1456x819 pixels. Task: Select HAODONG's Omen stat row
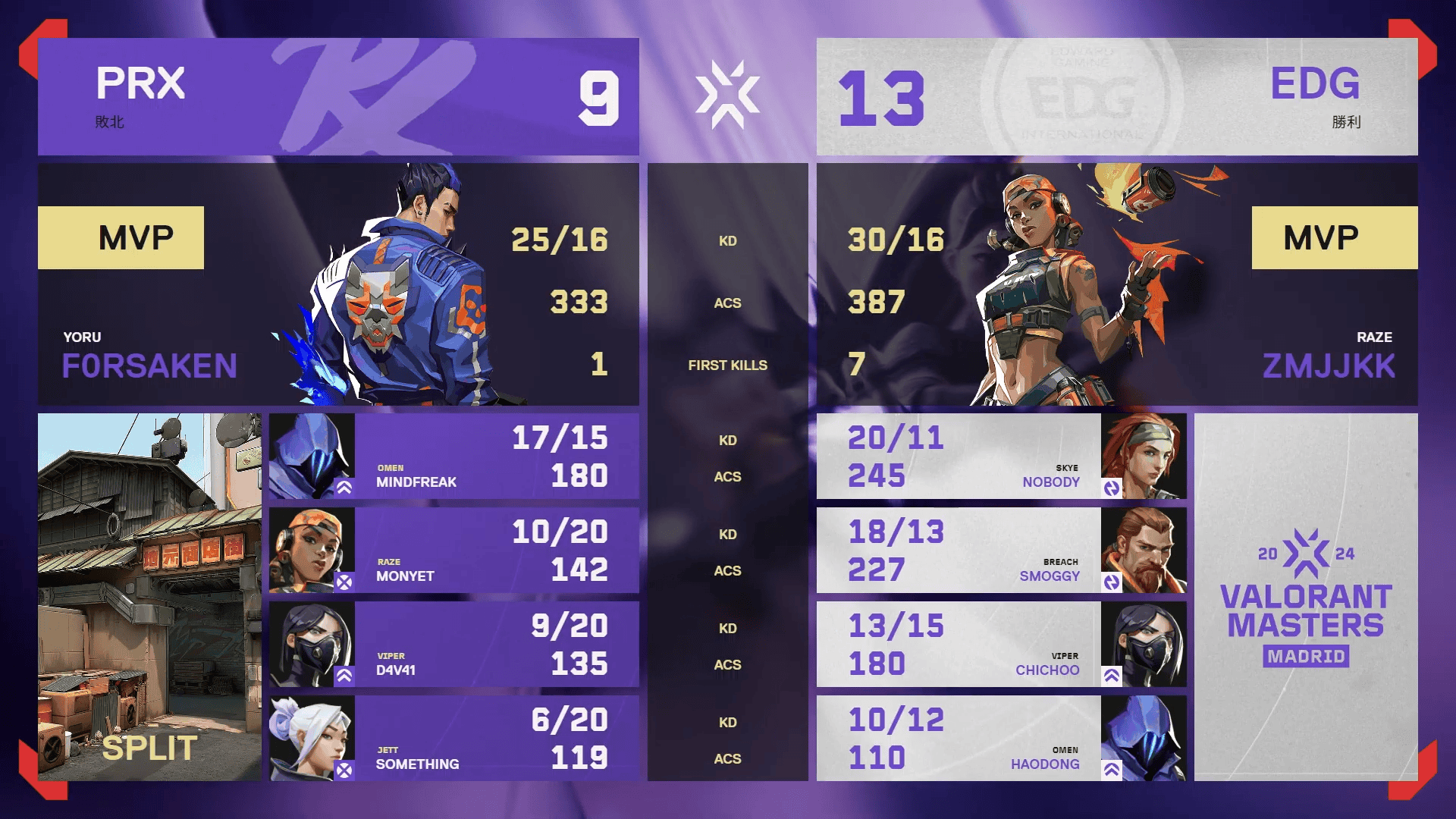pos(1001,739)
